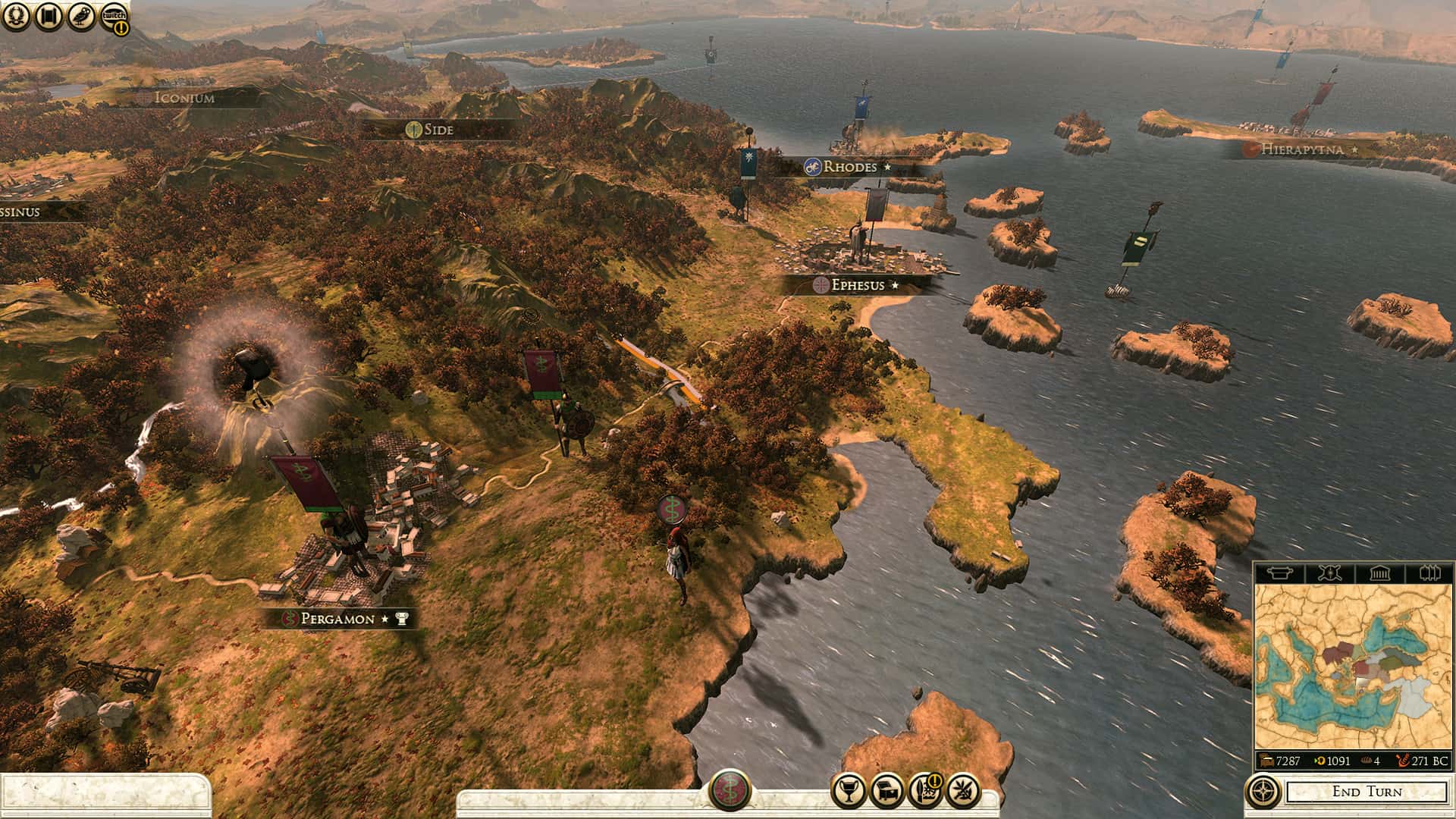Open the objectives panel with the trophy cup
Viewport: 1456px width, 819px height.
point(849,792)
